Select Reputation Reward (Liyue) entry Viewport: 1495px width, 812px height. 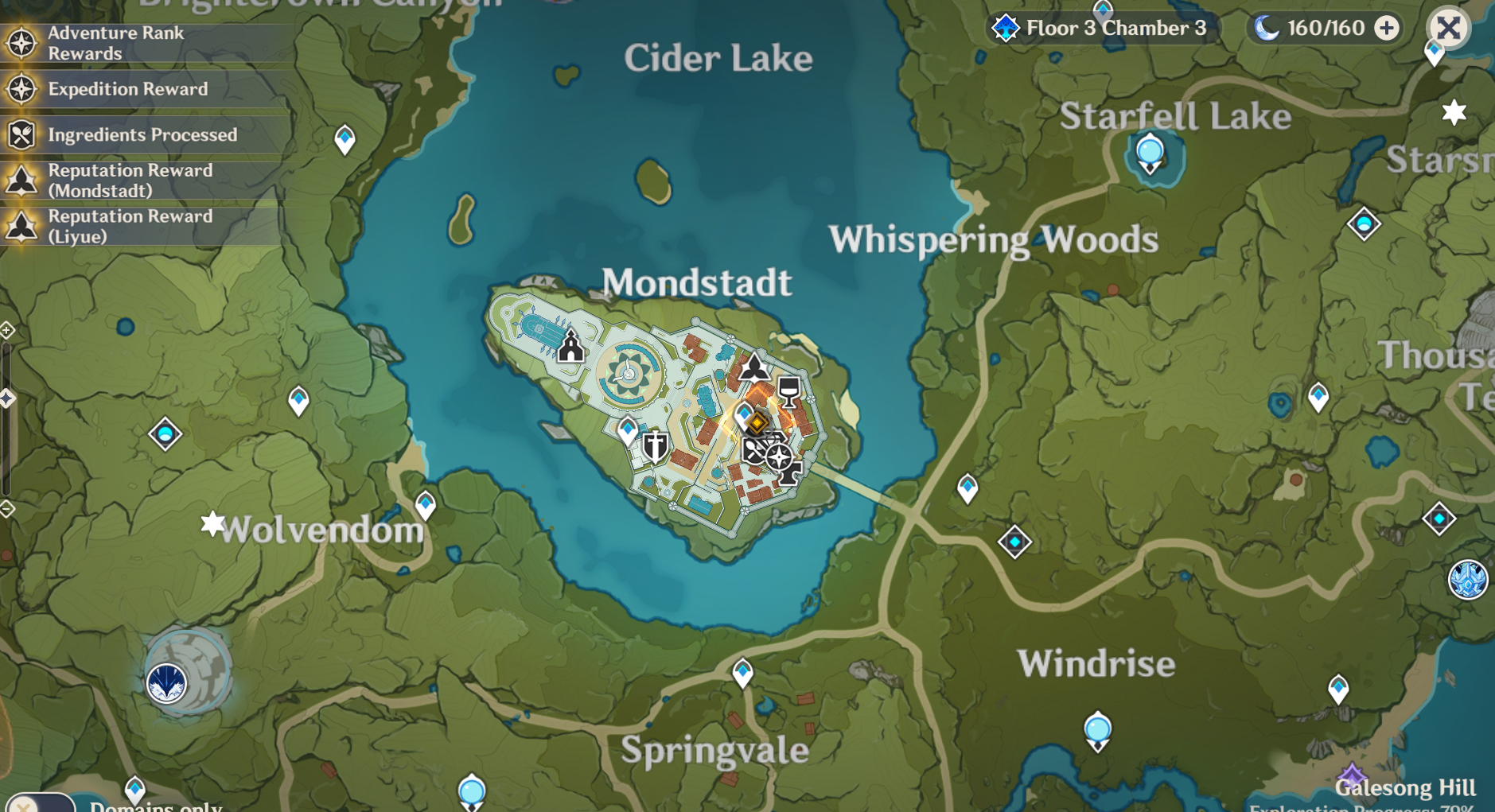point(130,227)
